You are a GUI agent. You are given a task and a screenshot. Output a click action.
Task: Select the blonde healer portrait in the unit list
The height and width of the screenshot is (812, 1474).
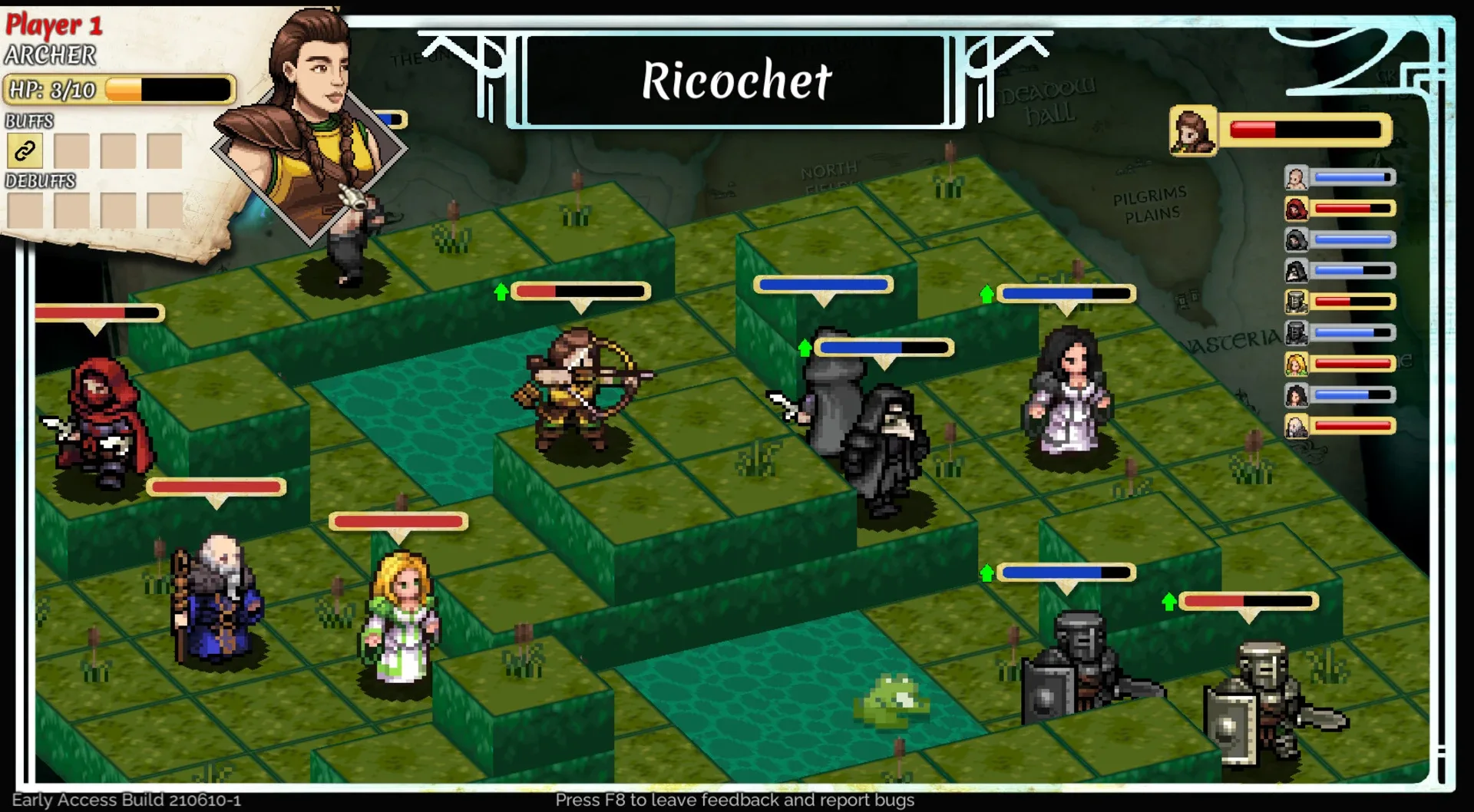coord(1296,362)
